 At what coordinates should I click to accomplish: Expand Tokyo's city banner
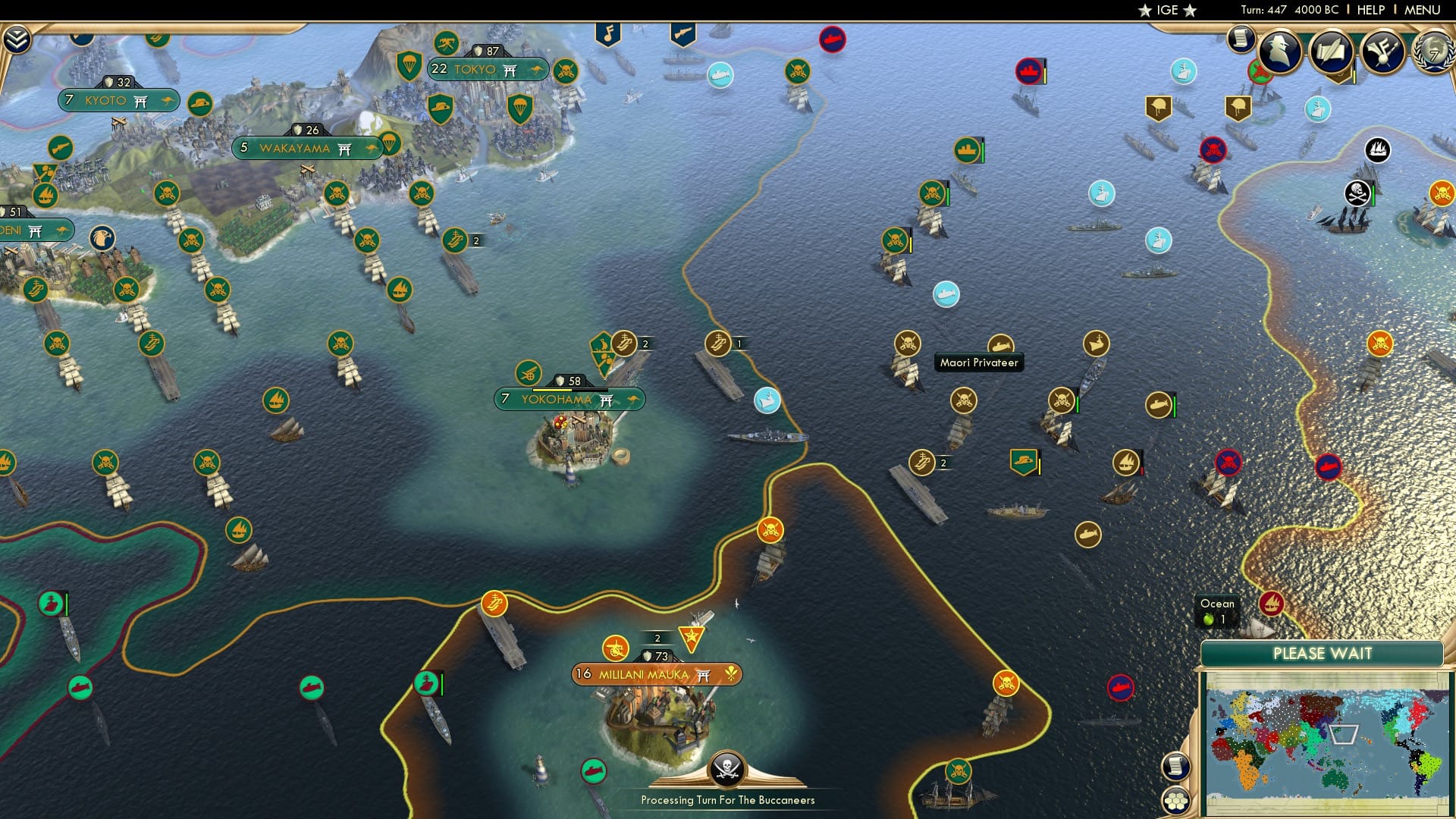[488, 68]
